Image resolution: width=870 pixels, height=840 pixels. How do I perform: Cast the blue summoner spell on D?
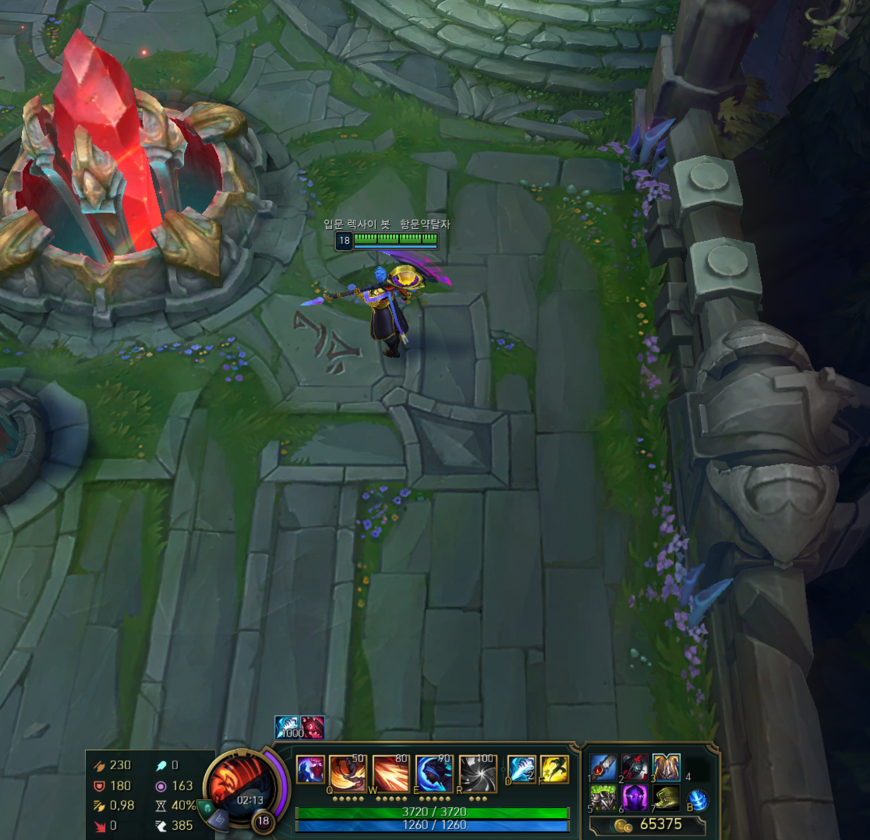[522, 769]
